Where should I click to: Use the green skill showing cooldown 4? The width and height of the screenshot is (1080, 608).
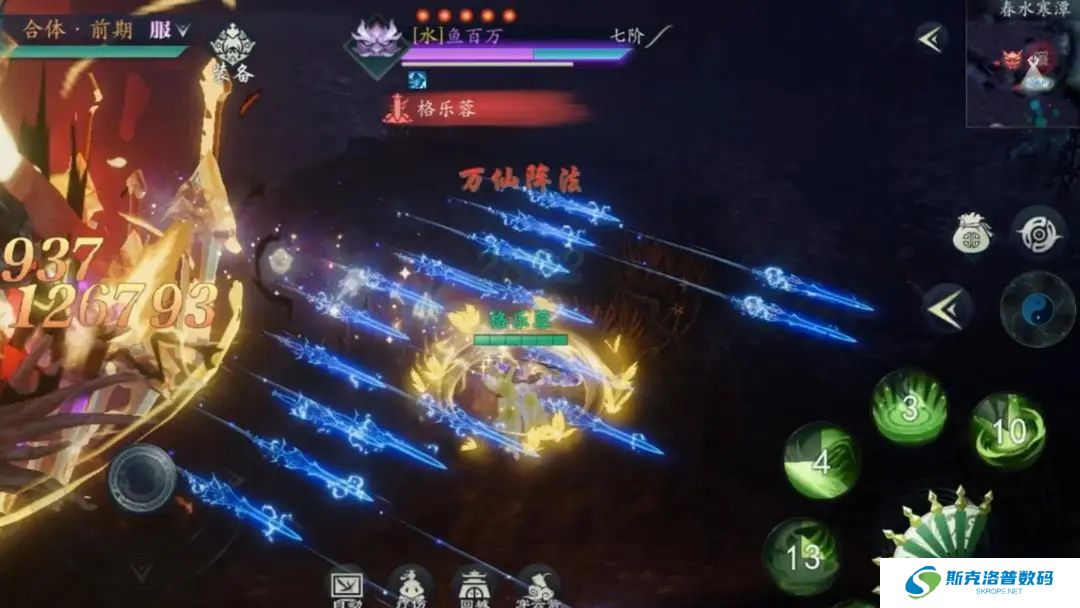coord(821,460)
